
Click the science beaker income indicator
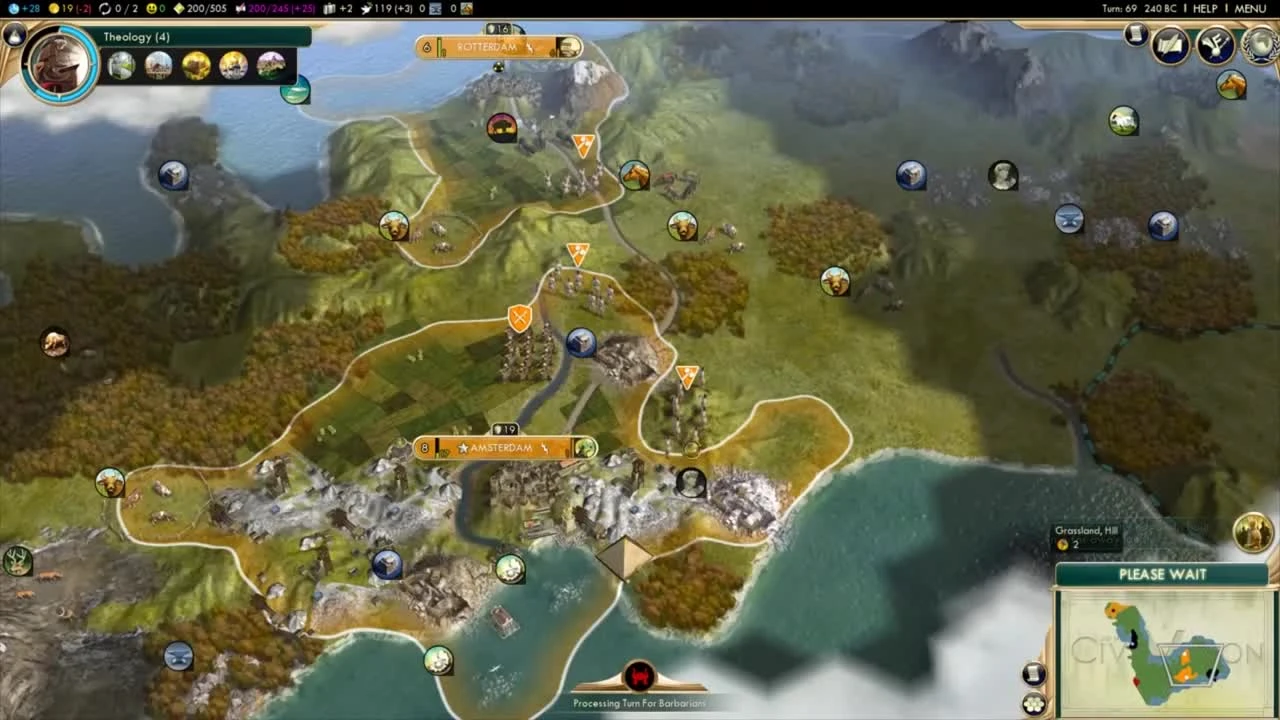pos(12,8)
